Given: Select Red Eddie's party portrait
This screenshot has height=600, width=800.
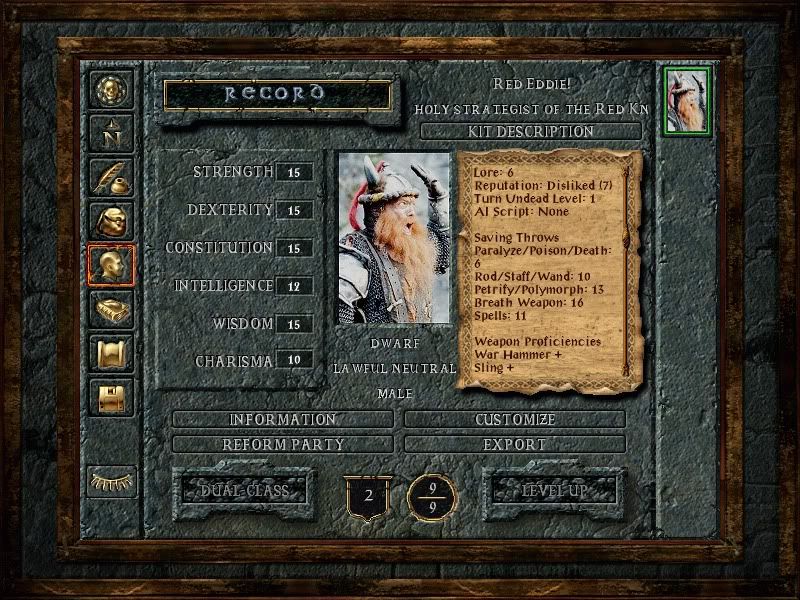Looking at the screenshot, I should (x=687, y=100).
